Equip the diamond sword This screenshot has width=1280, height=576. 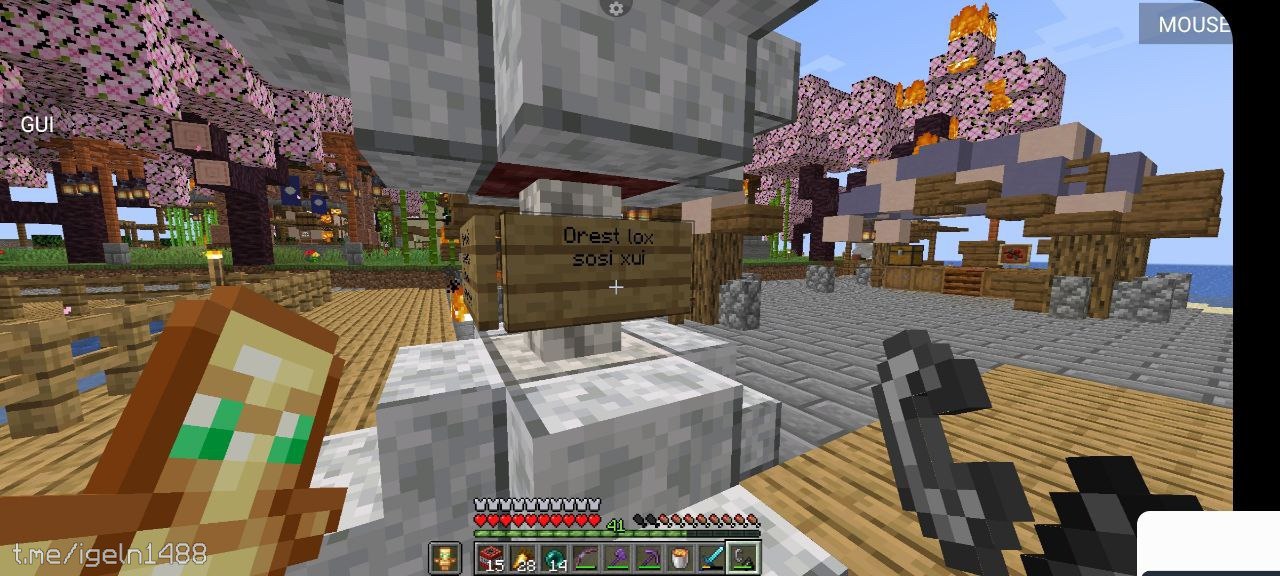tap(710, 556)
